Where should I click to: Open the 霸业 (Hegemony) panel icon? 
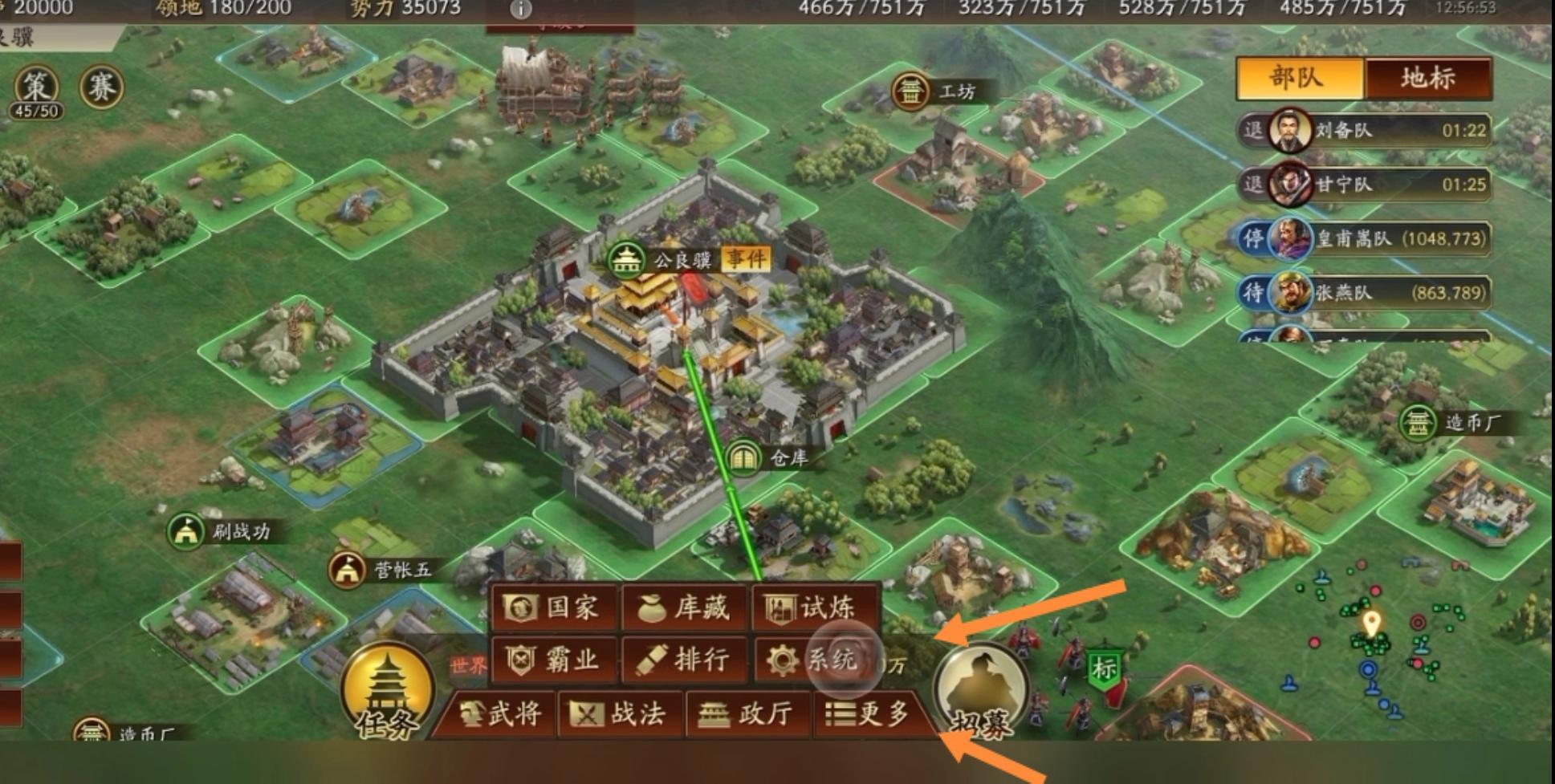pos(552,660)
